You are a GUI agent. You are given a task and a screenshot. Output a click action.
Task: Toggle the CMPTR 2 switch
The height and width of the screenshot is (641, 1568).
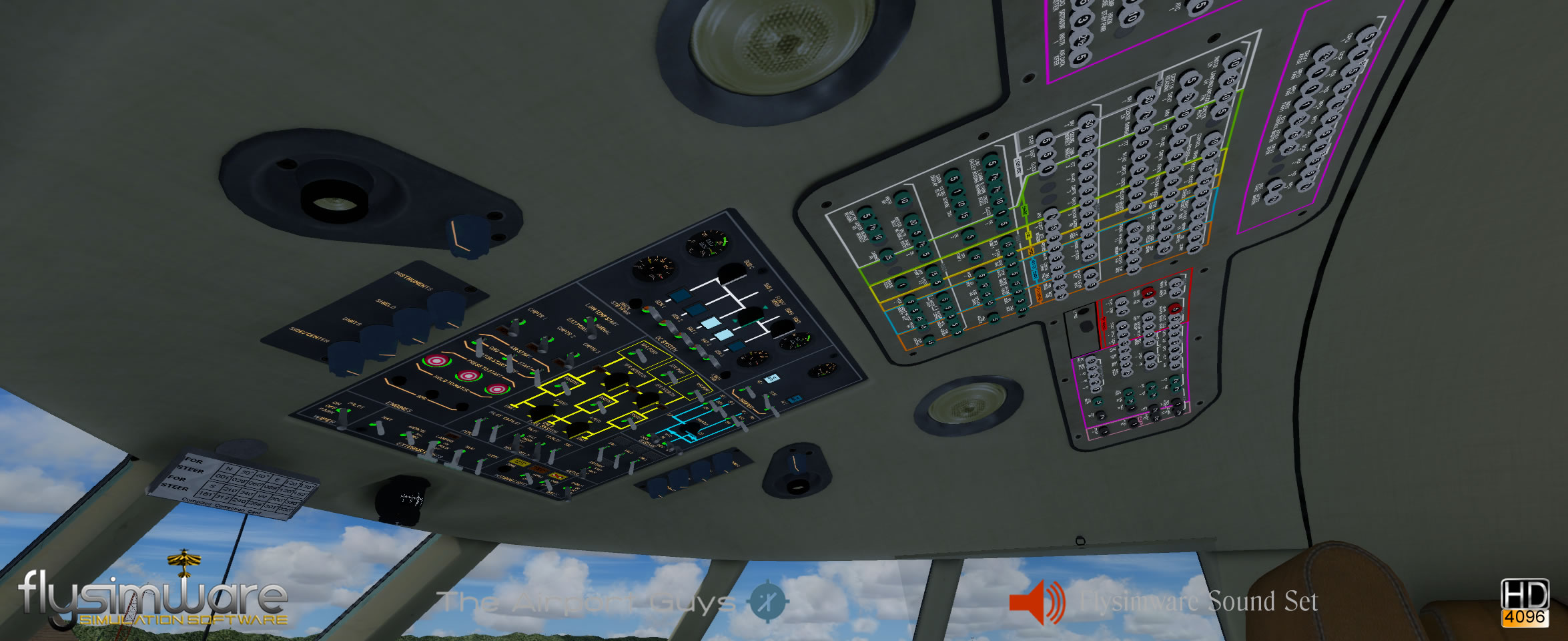coord(544,343)
